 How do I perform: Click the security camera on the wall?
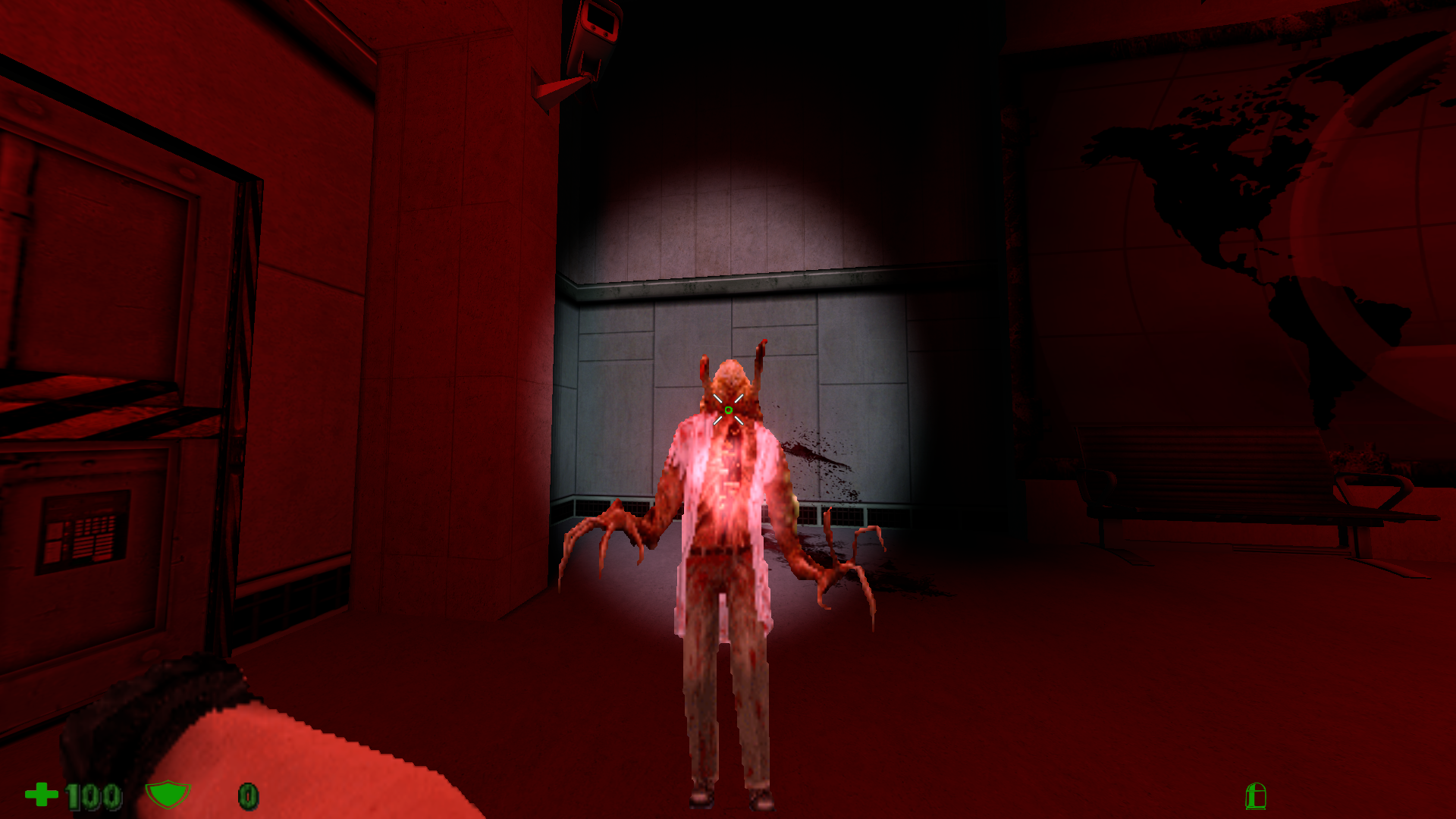(595, 30)
